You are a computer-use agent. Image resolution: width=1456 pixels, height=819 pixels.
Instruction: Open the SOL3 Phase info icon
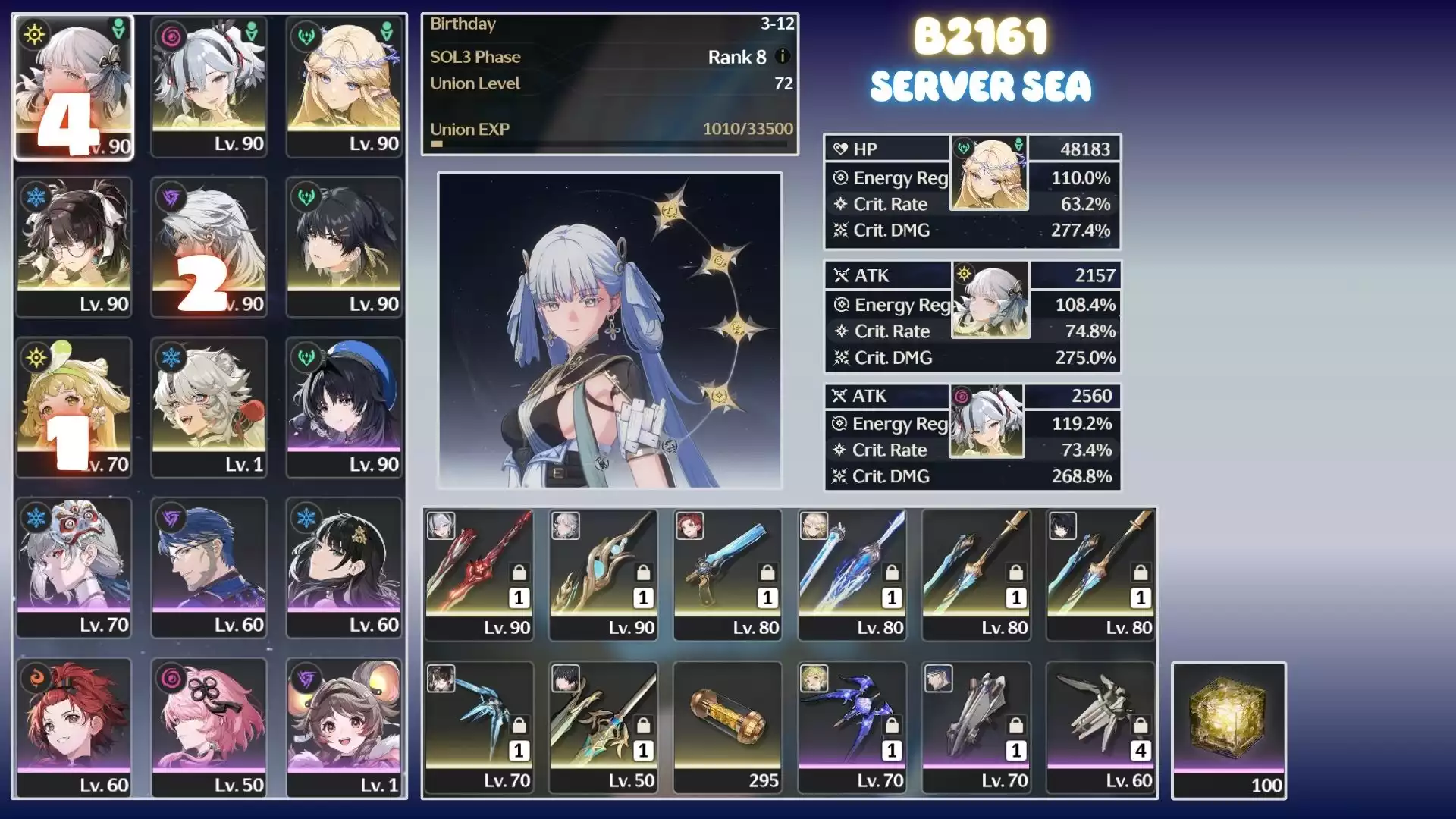(783, 57)
